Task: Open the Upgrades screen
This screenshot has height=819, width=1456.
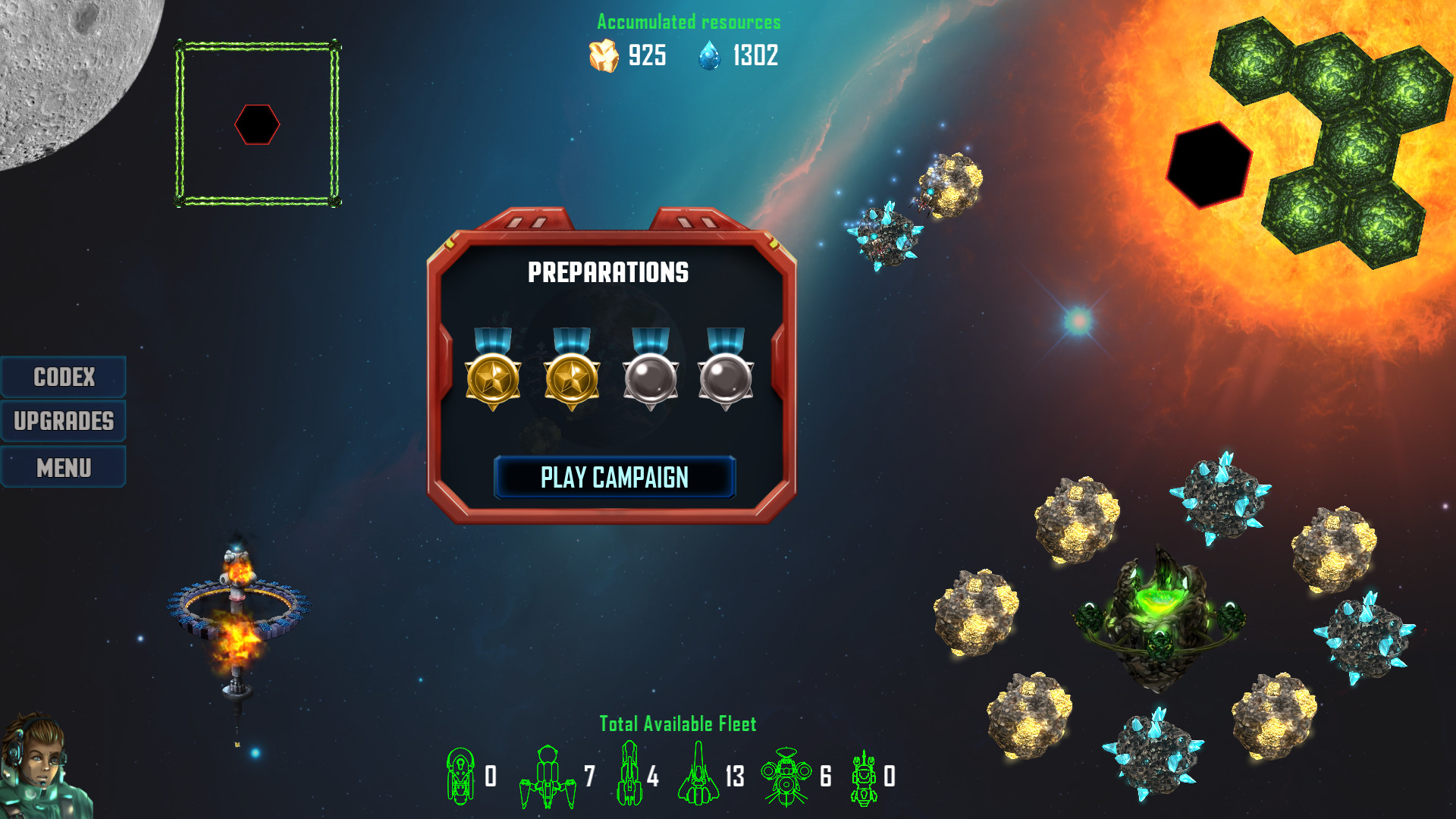Action: [x=64, y=422]
